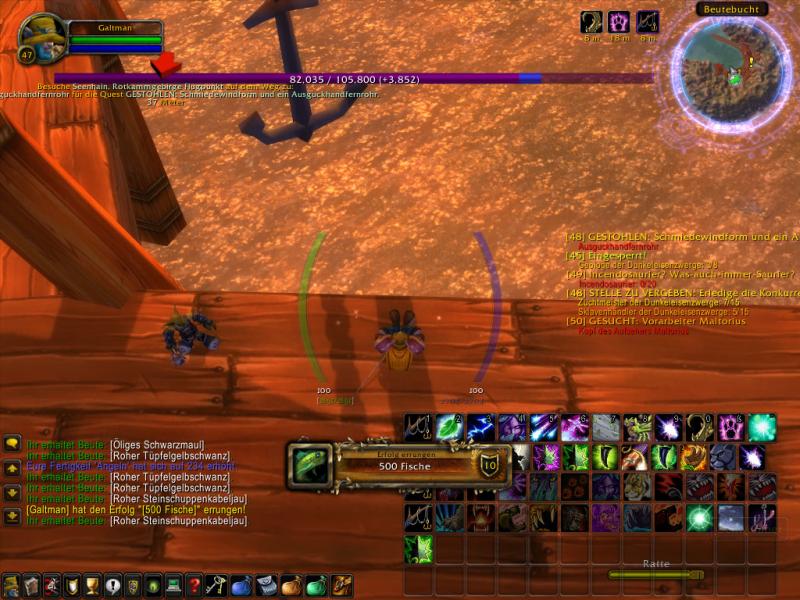This screenshot has height=600, width=800.
Task: Open the achievements goblet menu button
Action: pyautogui.click(x=90, y=586)
